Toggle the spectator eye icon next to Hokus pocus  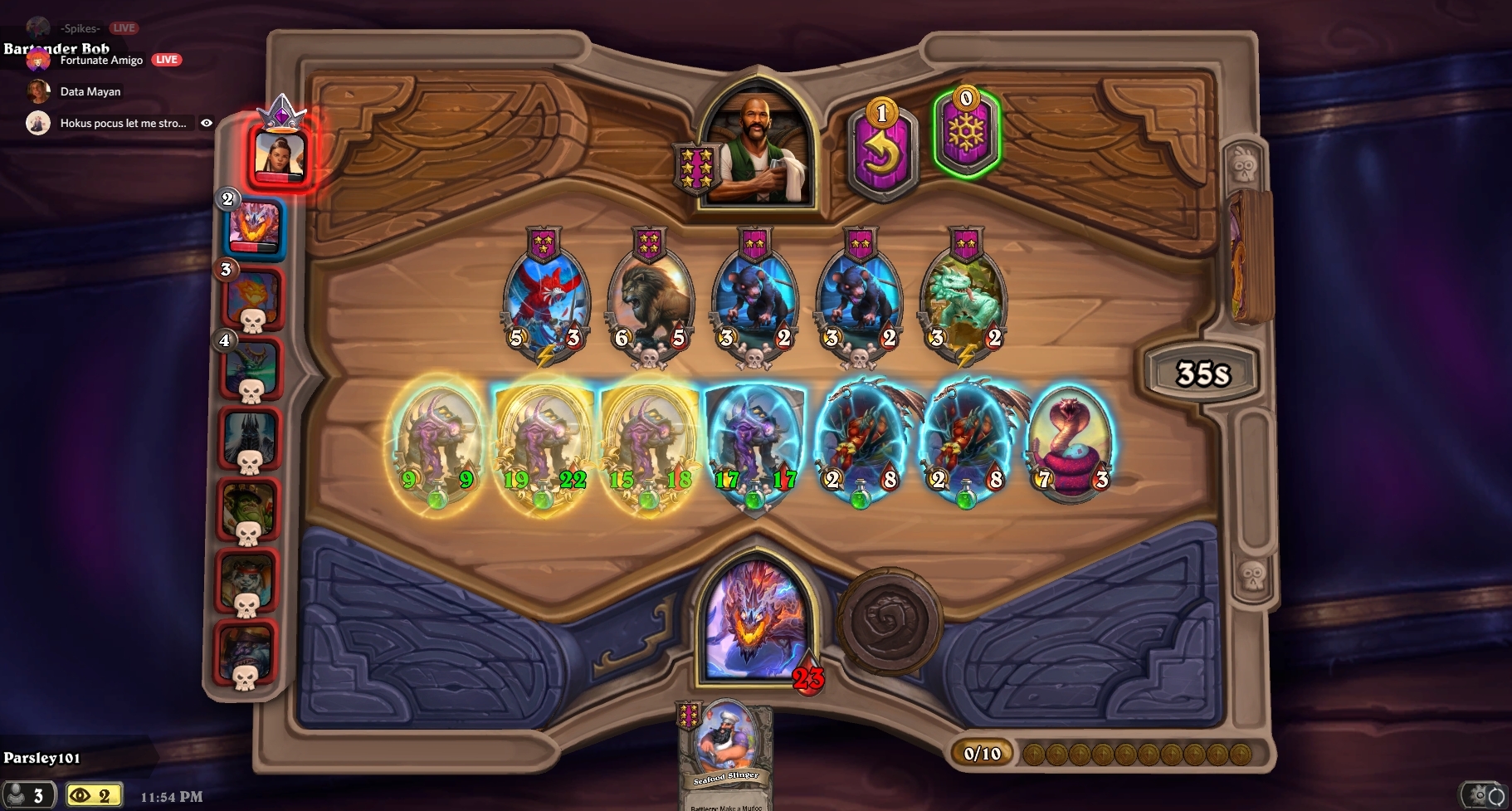coord(207,122)
